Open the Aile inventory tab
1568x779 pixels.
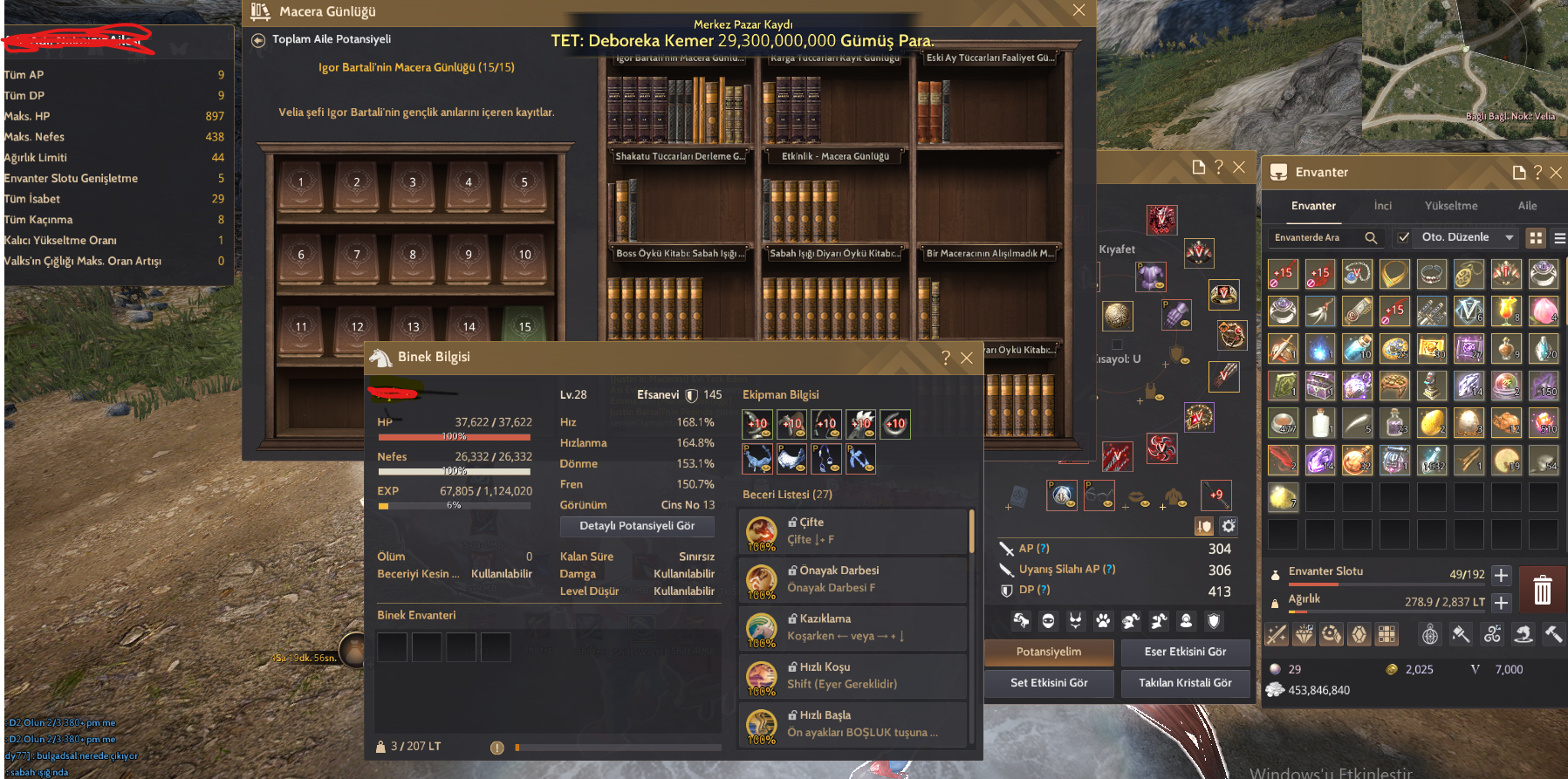coord(1527,206)
